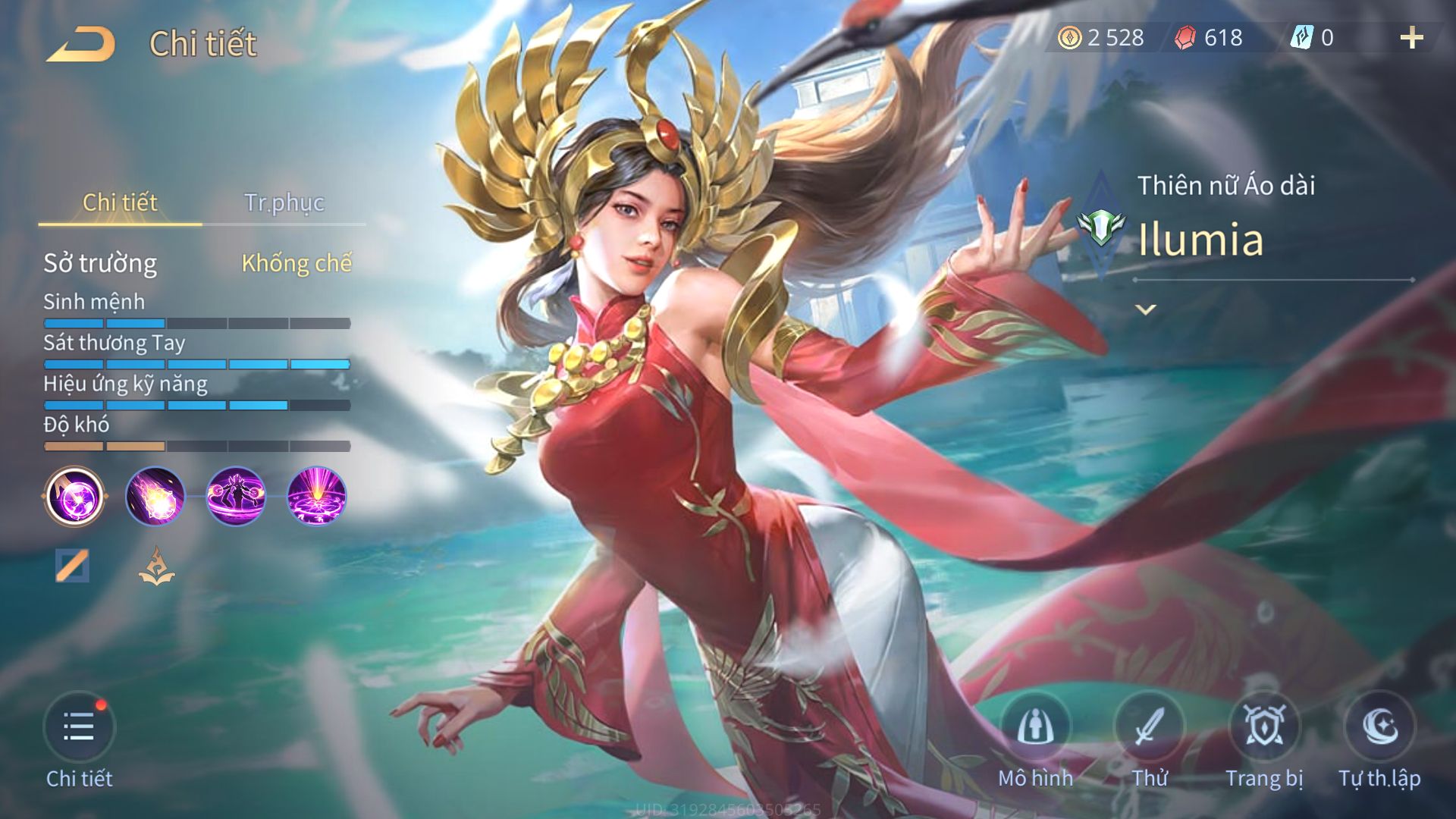Open the golden flame emblem icon
This screenshot has height=819, width=1456.
click(156, 566)
